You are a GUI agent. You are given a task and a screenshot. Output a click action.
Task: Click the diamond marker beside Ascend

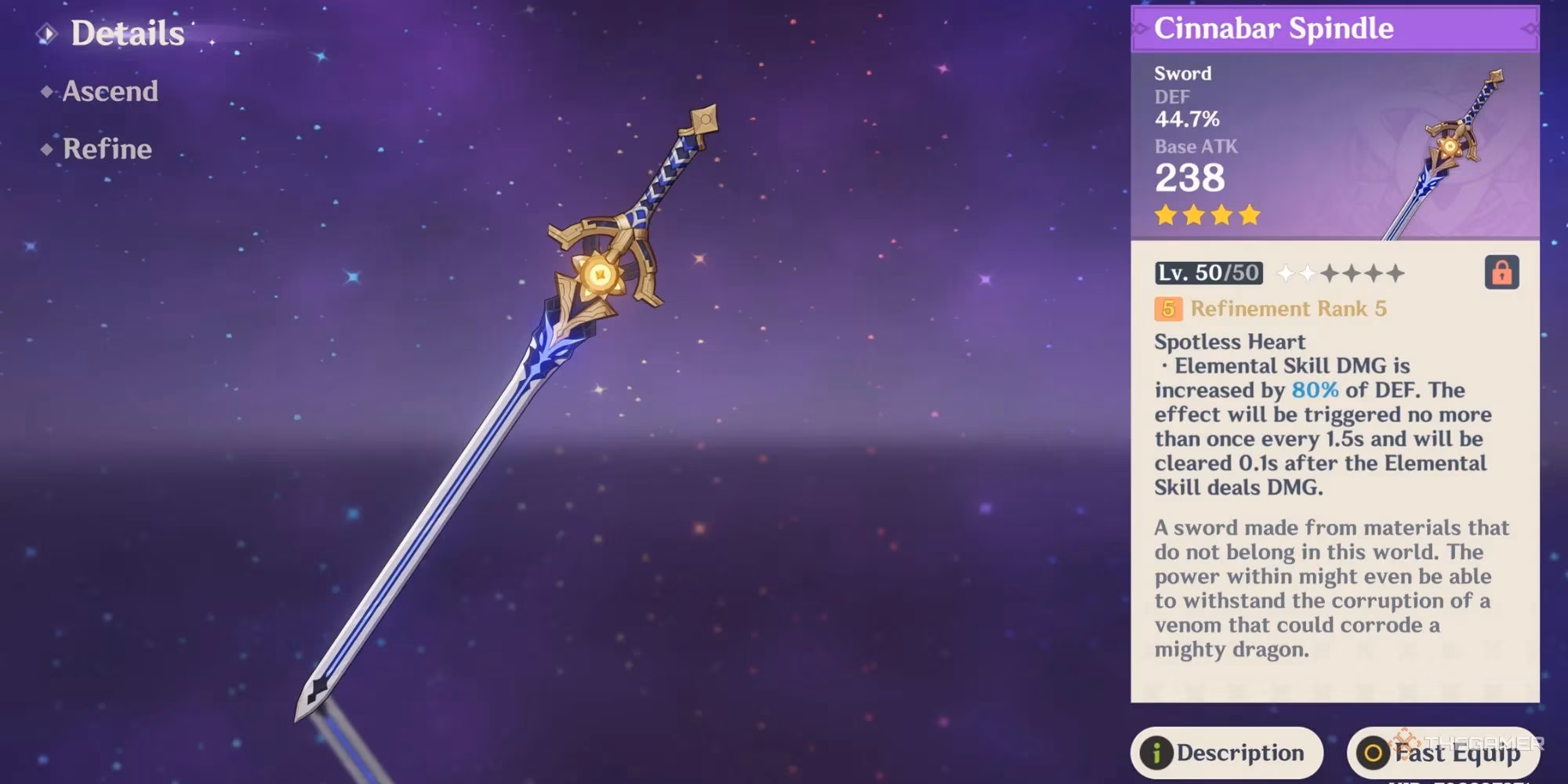[x=49, y=92]
